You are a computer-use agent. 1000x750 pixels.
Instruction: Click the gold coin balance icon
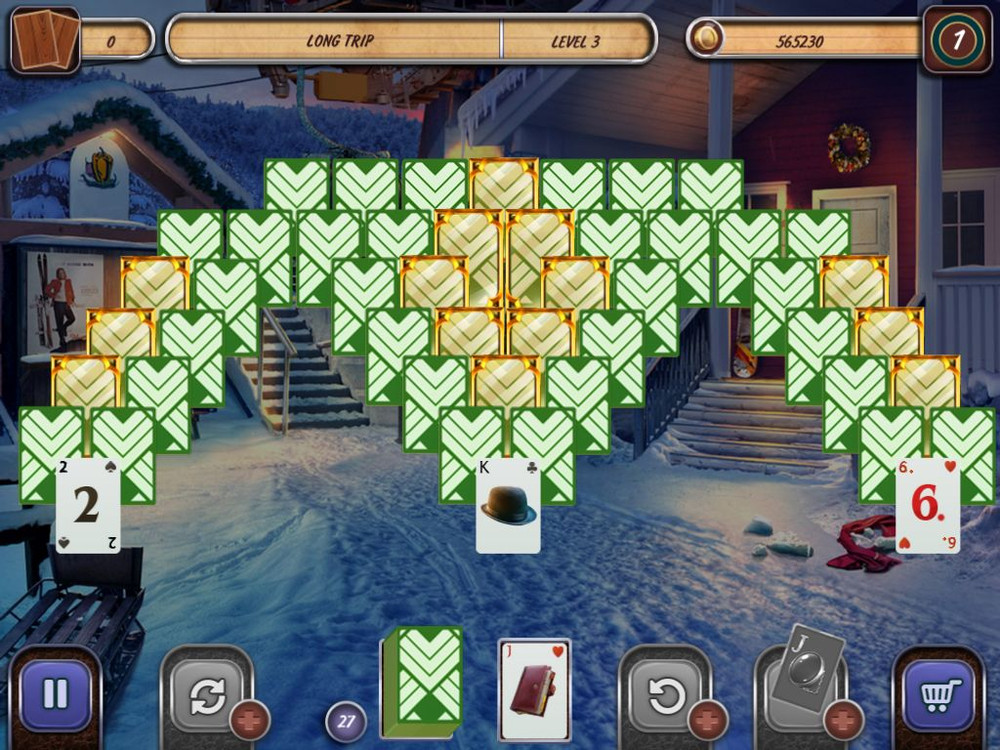point(707,40)
